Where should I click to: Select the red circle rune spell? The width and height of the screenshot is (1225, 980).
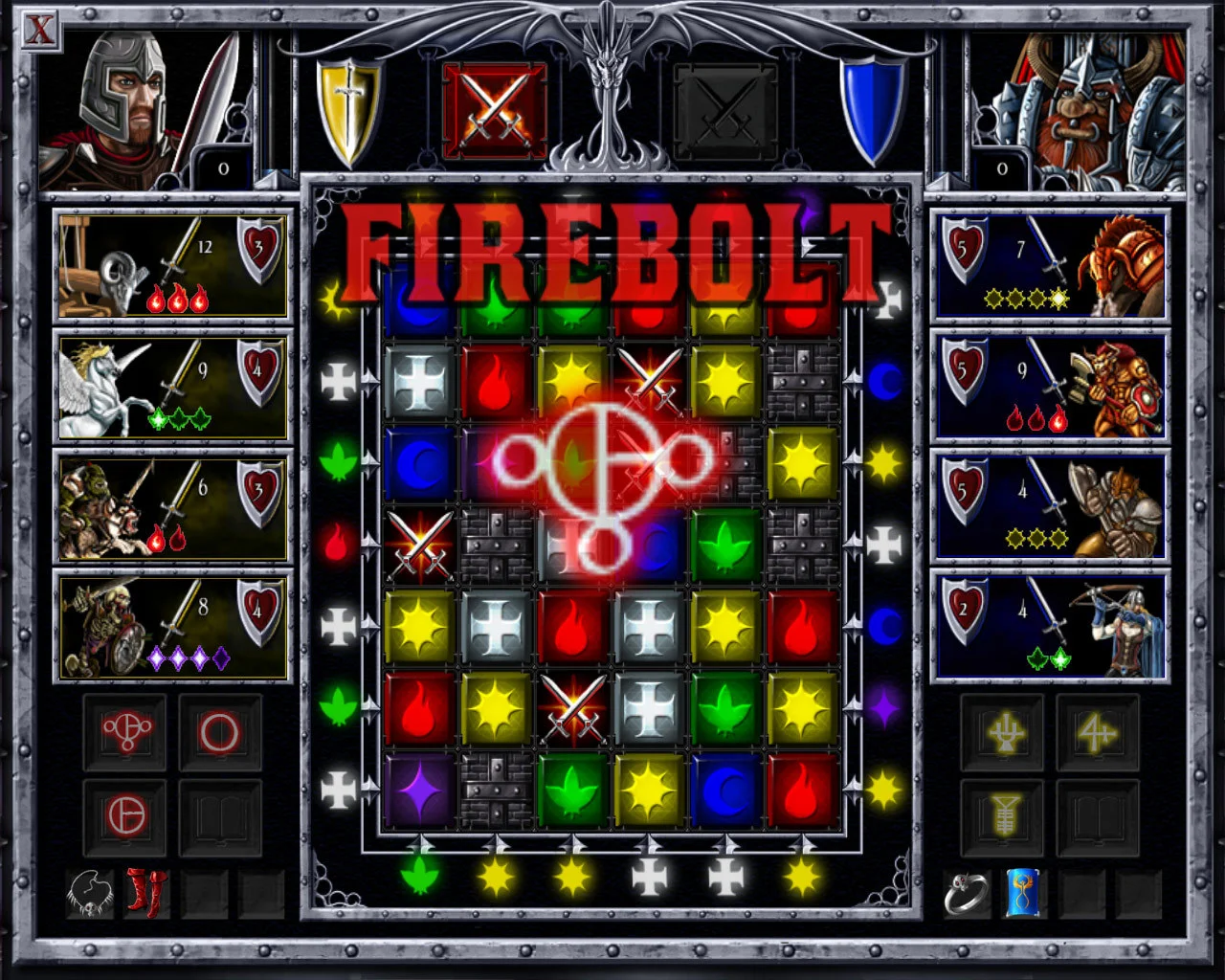click(220, 731)
